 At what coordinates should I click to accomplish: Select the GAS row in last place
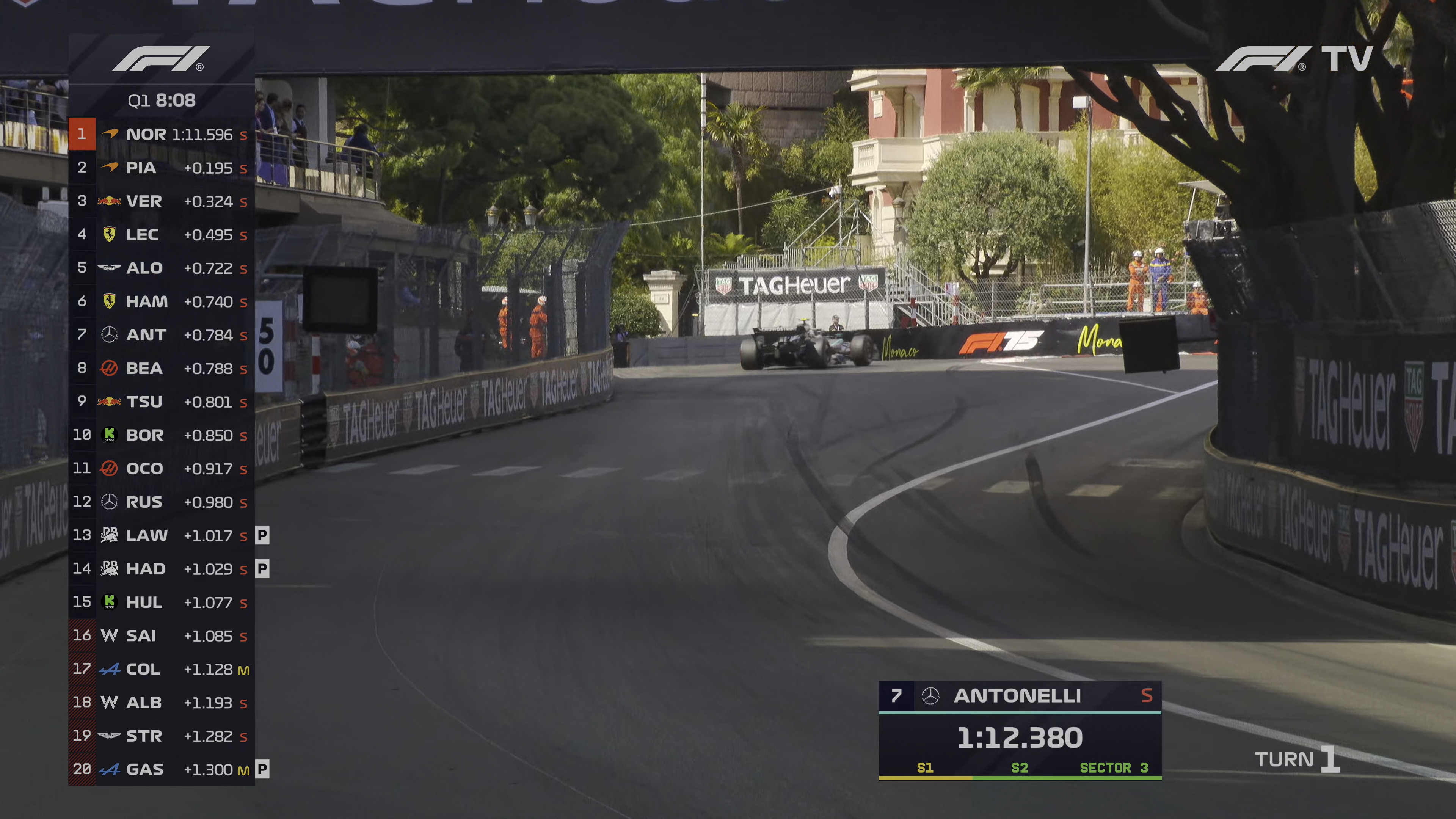click(x=161, y=769)
